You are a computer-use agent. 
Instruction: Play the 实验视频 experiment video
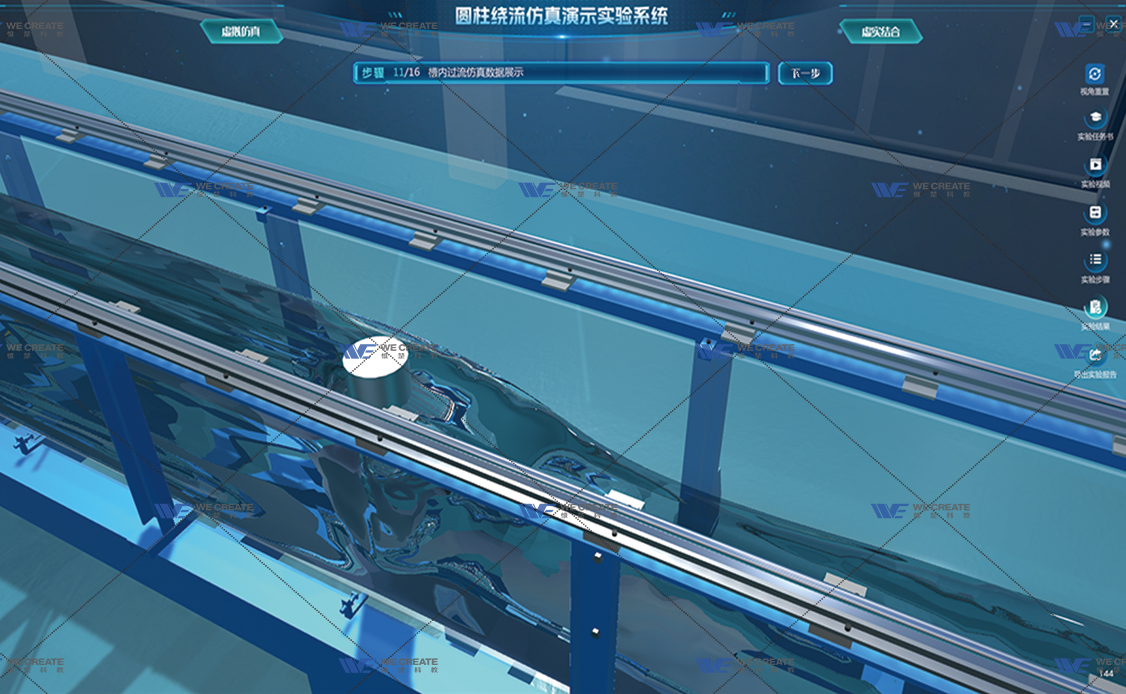[x=1095, y=167]
